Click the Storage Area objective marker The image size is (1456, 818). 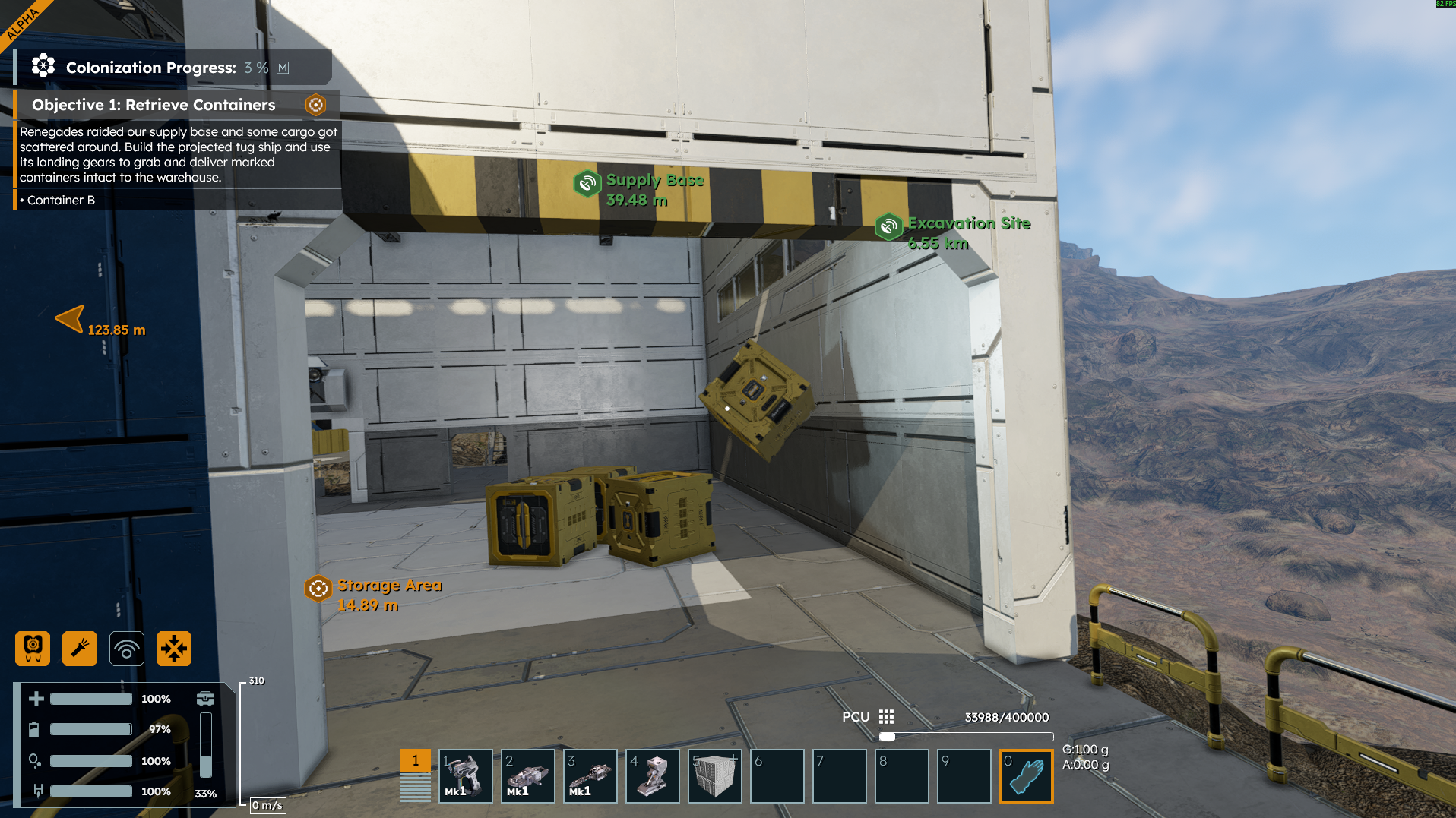point(318,588)
